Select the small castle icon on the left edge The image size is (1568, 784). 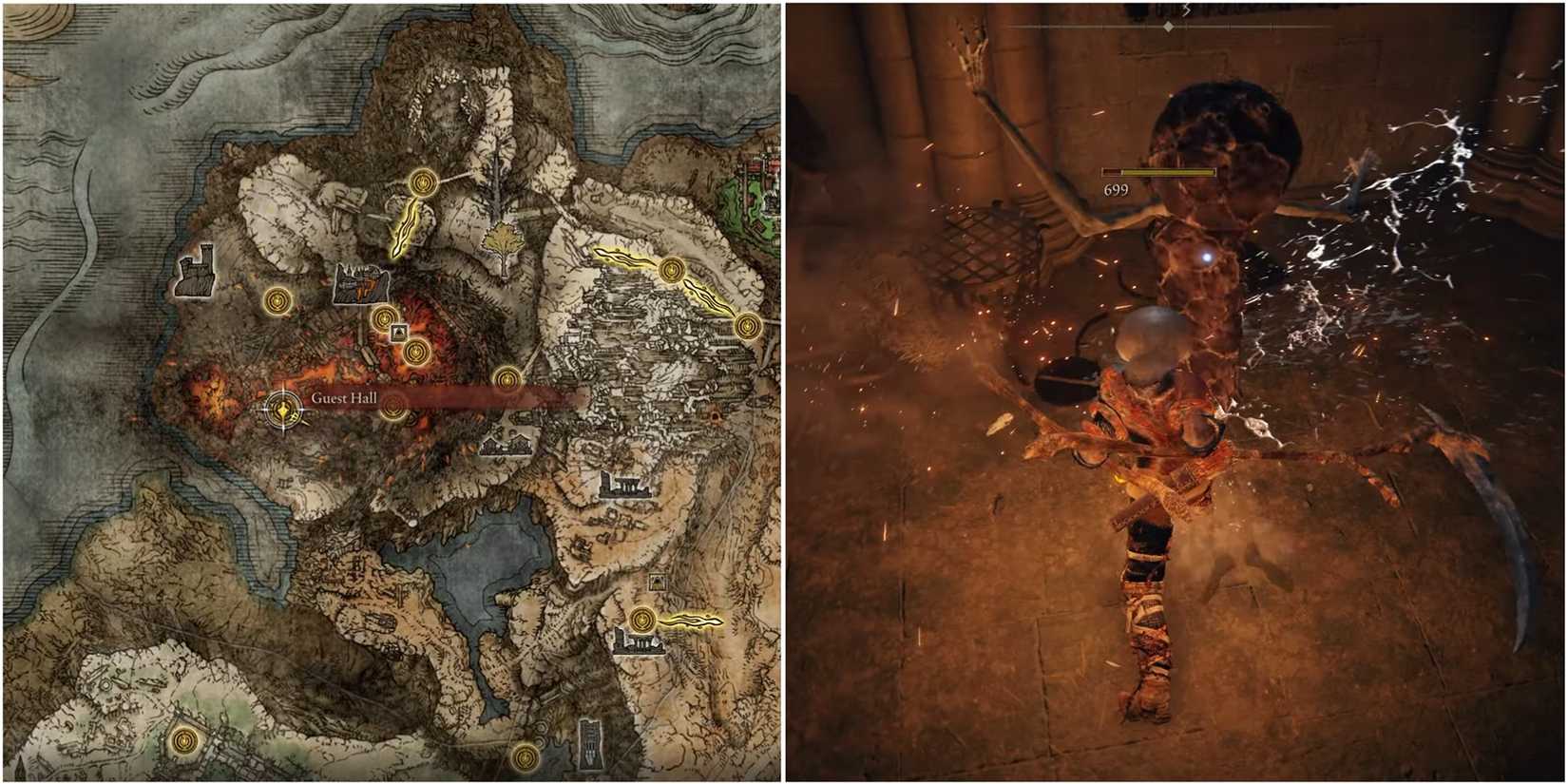pos(195,276)
